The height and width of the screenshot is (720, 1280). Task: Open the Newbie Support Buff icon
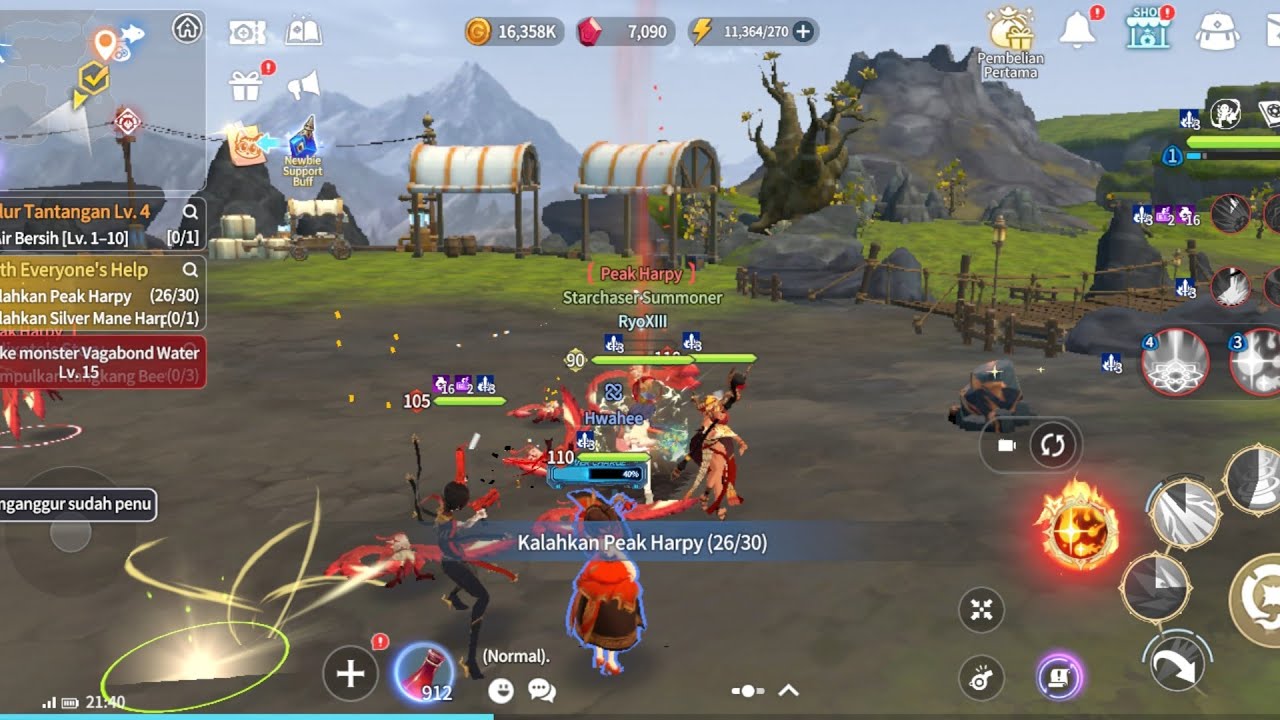coord(303,150)
